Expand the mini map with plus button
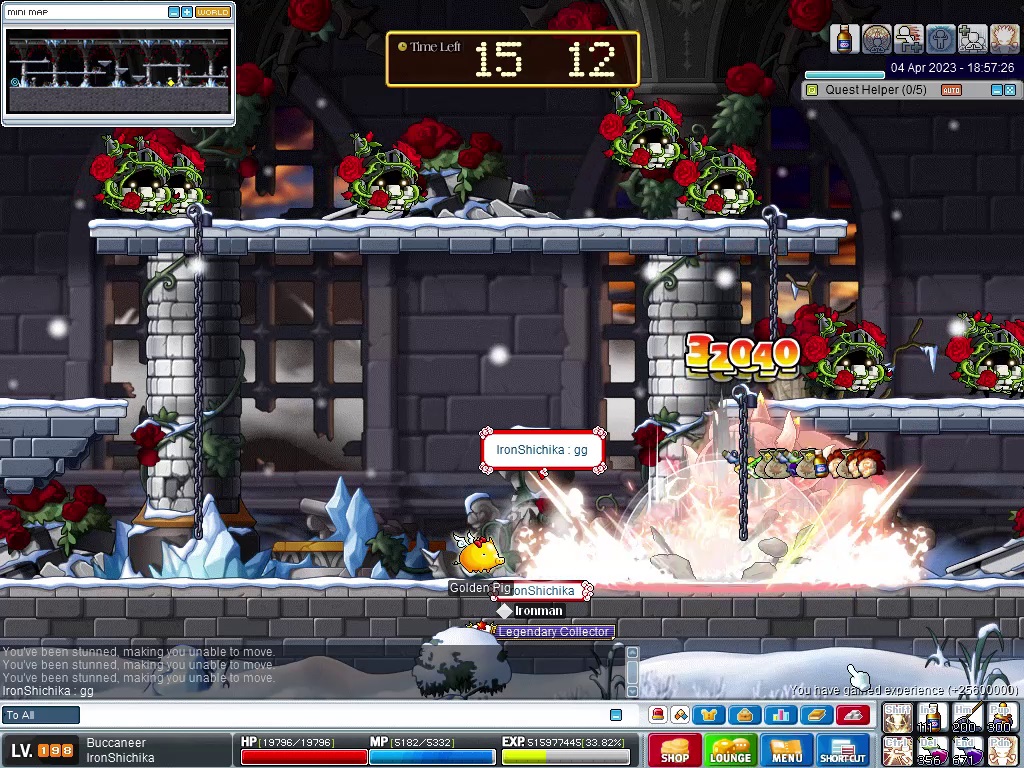Image resolution: width=1024 pixels, height=768 pixels. (x=187, y=12)
